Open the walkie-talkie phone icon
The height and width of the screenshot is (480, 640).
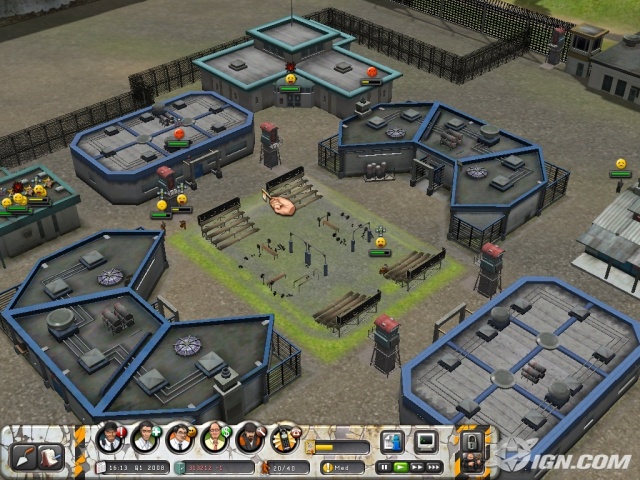pyautogui.click(x=286, y=439)
